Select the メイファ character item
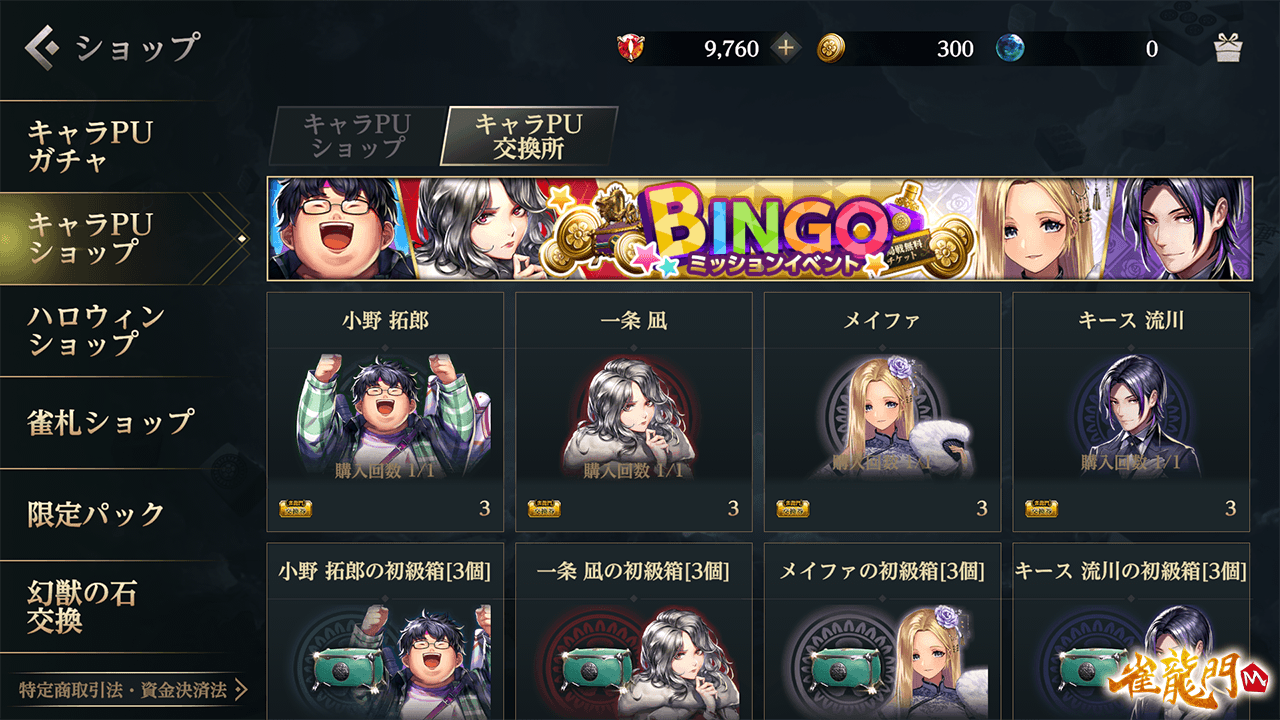 point(882,411)
